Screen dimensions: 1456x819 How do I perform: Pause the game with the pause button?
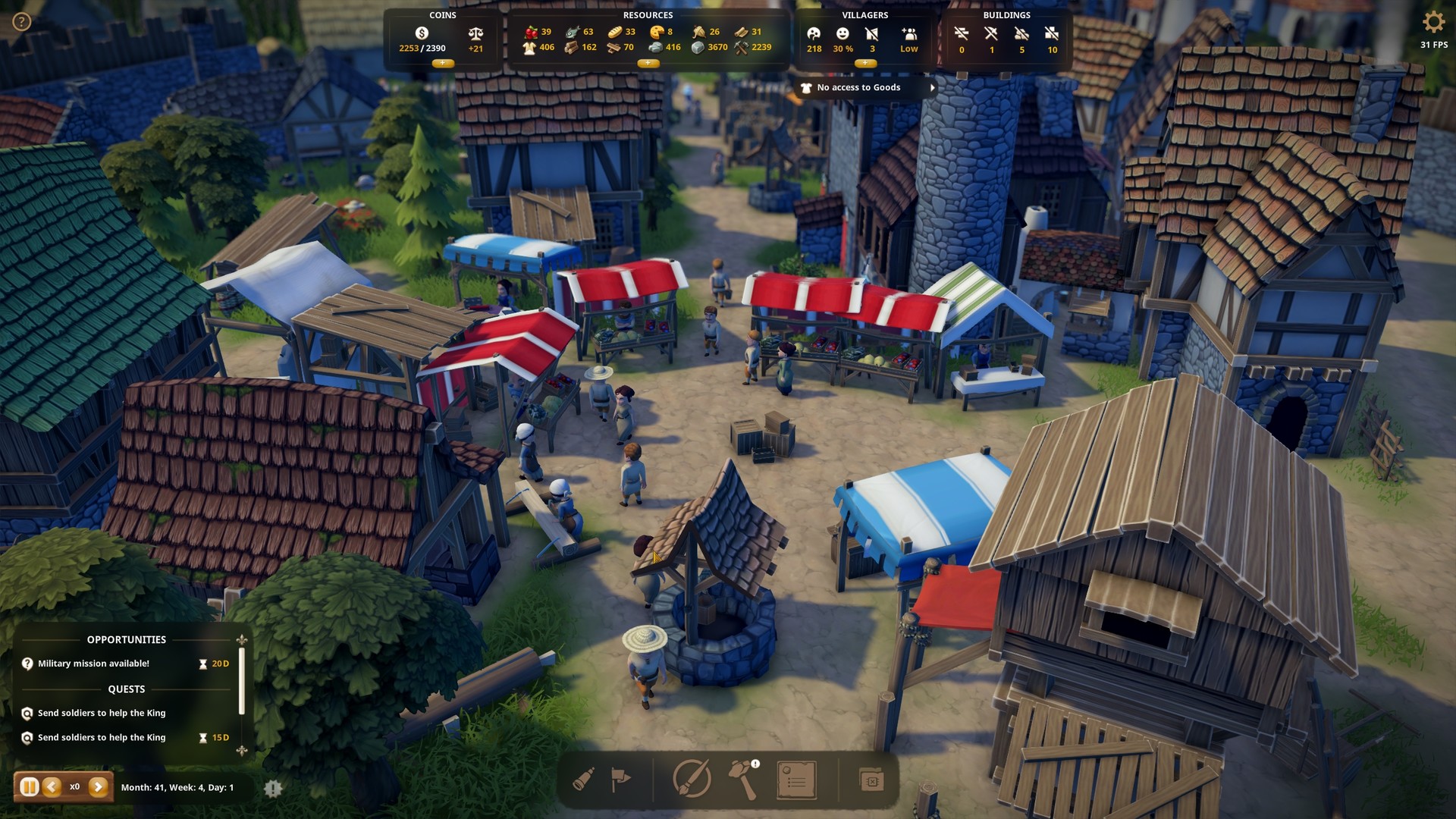point(29,787)
